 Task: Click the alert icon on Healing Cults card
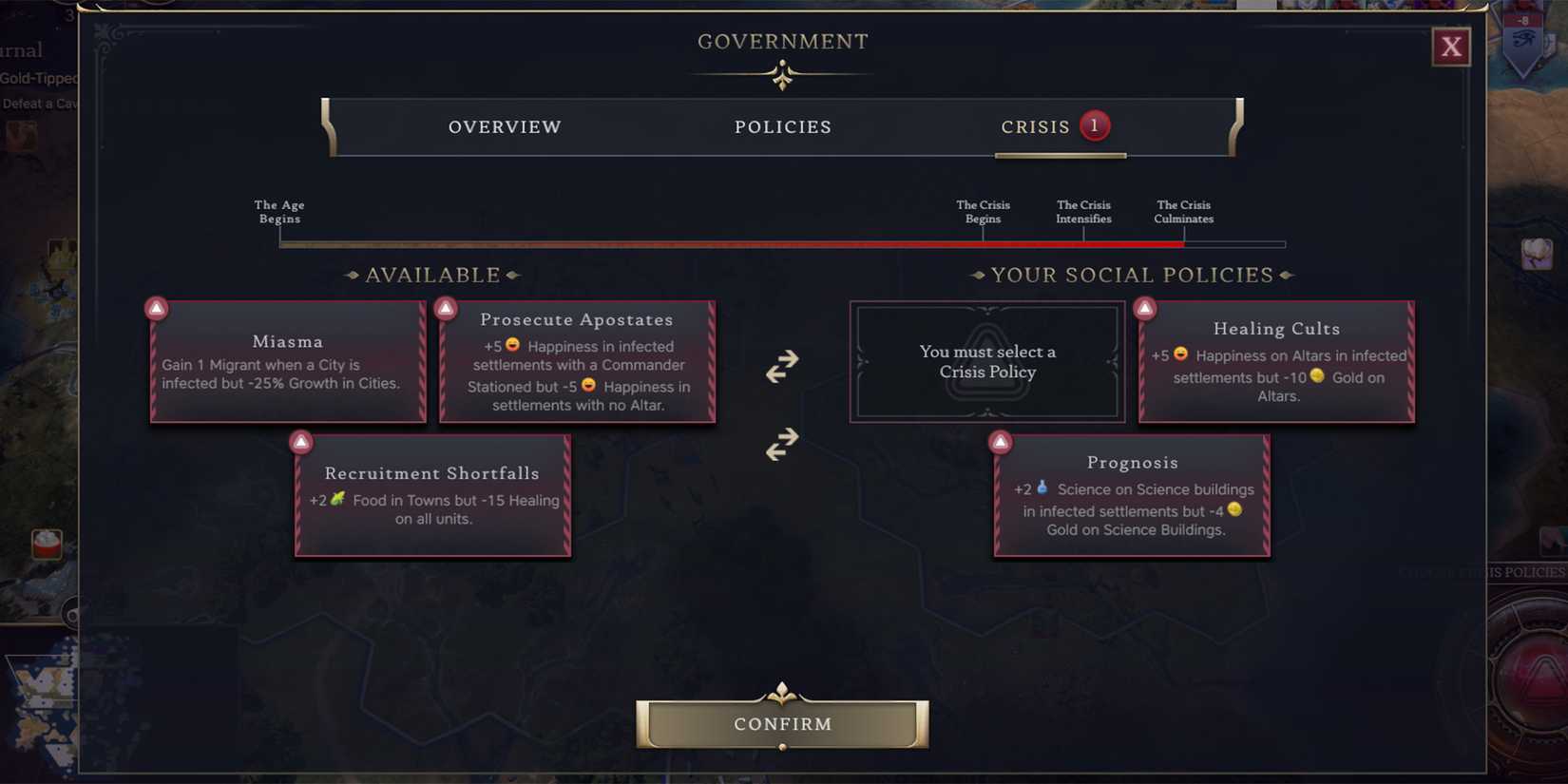1144,307
